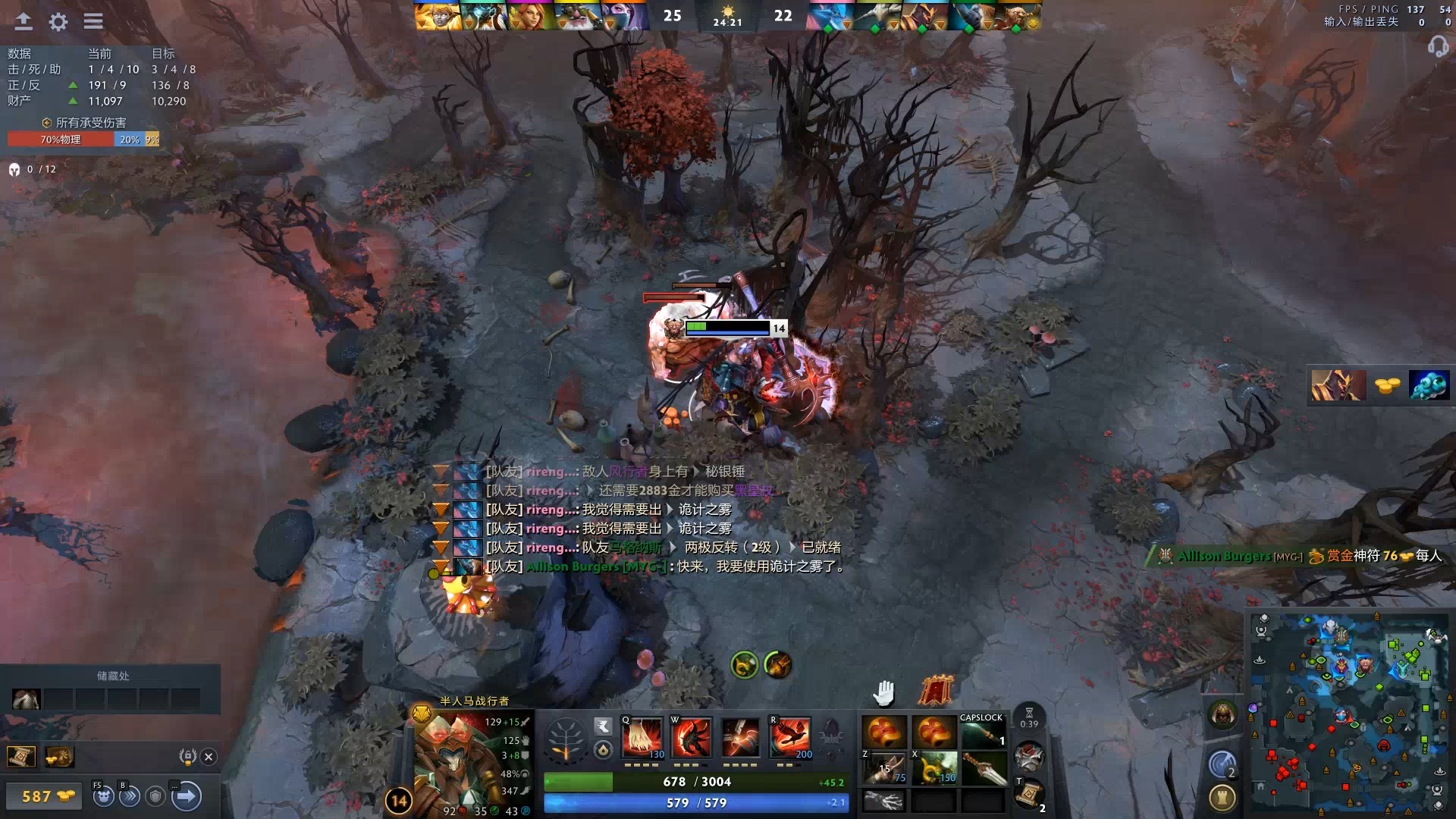Expand the scoreboard via the 24:21 game clock

click(x=727, y=21)
